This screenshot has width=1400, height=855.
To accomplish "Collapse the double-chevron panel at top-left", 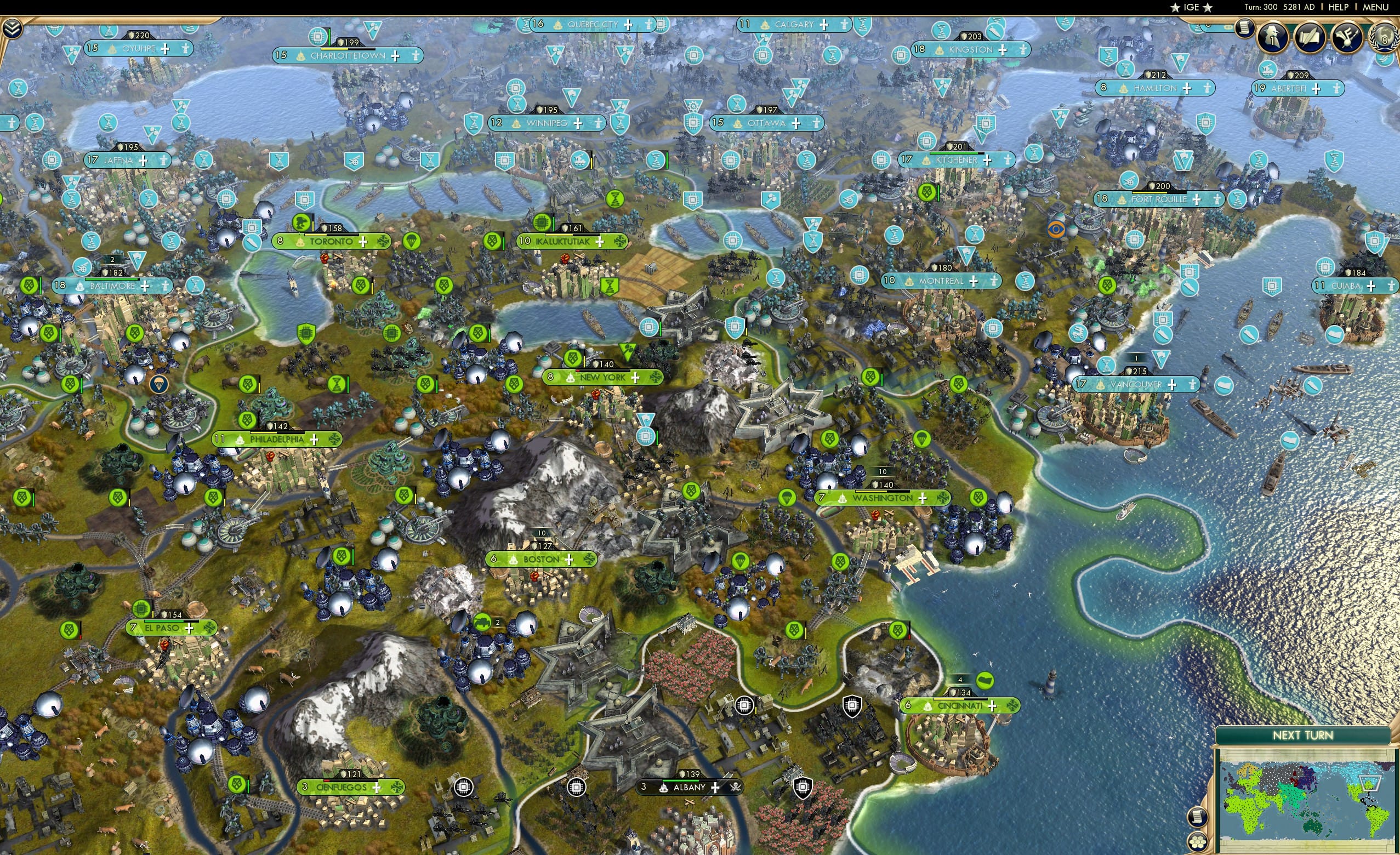I will pyautogui.click(x=12, y=29).
